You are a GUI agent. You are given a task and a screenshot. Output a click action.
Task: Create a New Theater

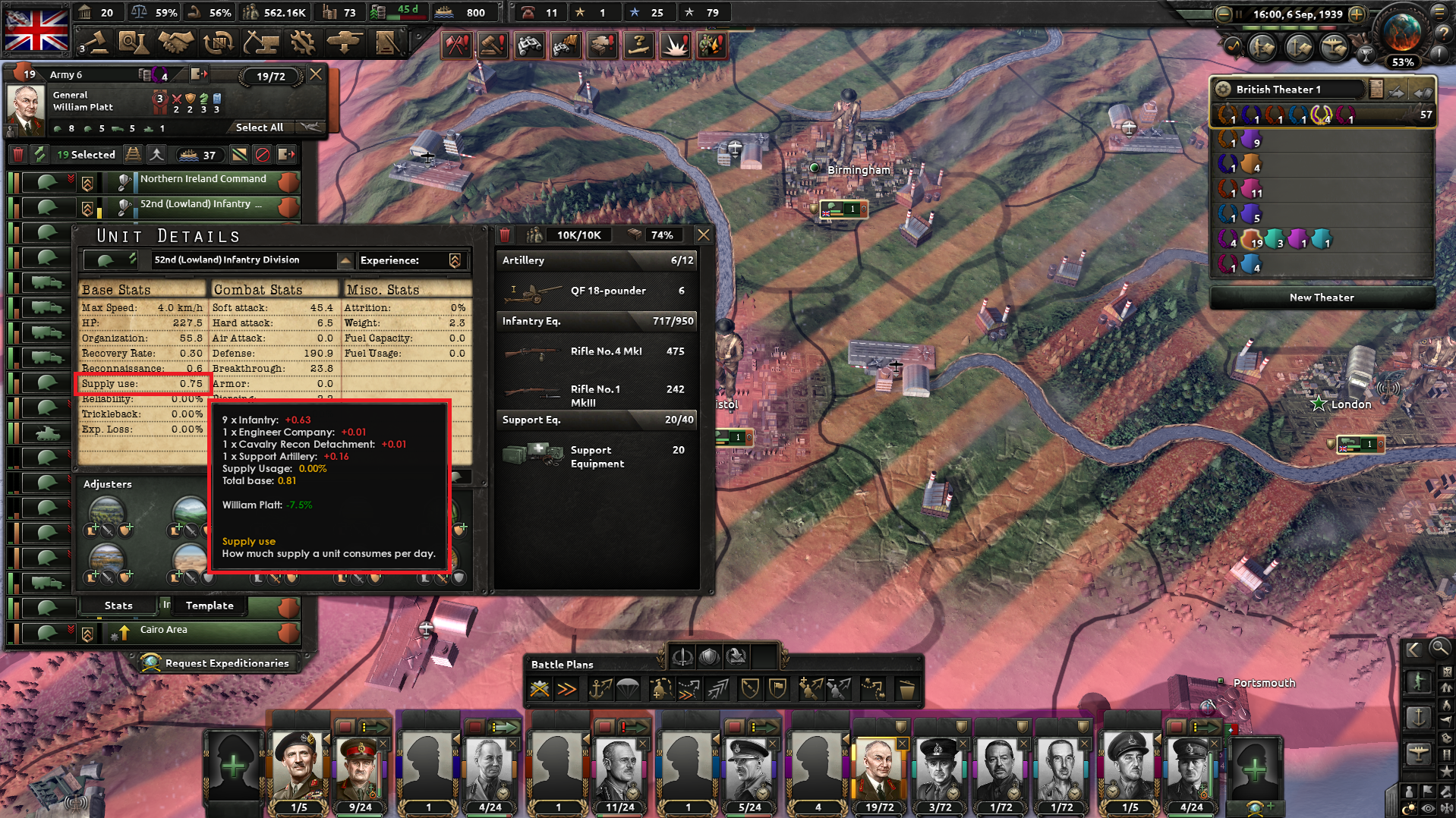[1322, 297]
